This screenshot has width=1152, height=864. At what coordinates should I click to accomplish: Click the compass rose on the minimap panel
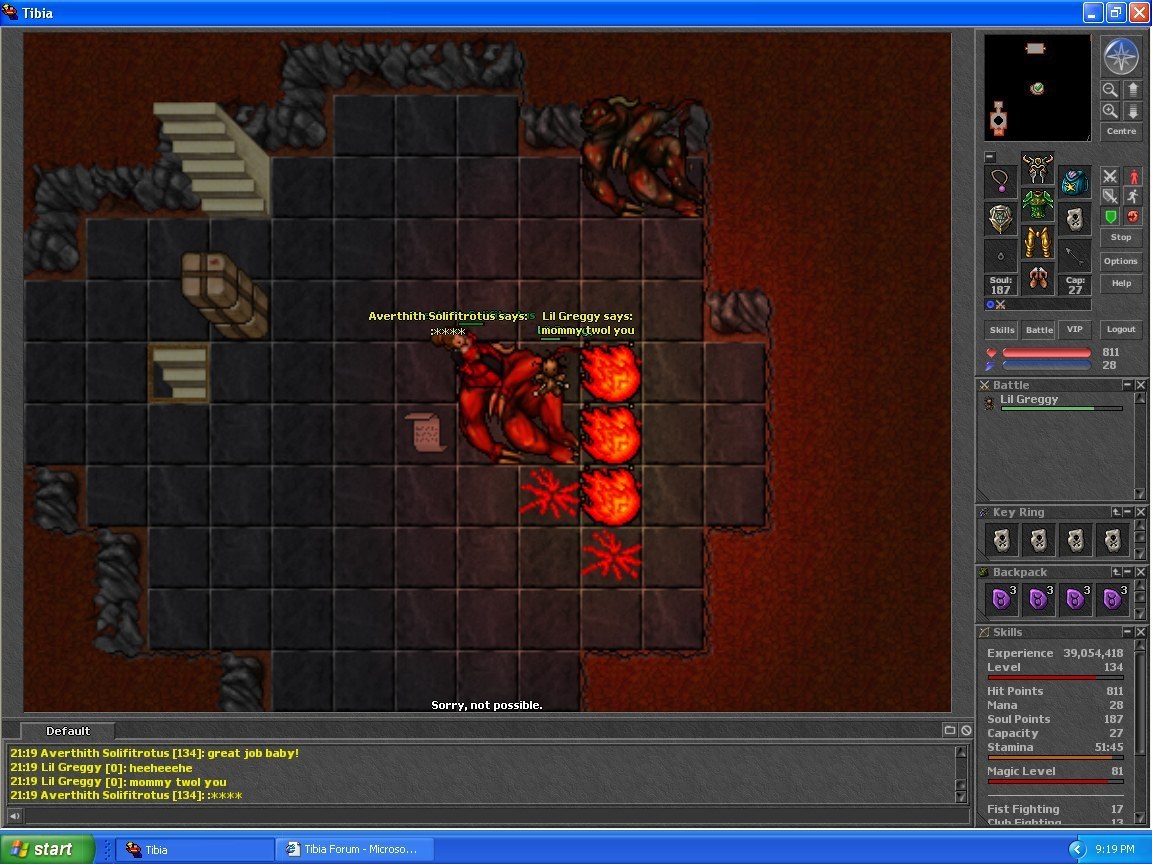pyautogui.click(x=1120, y=57)
